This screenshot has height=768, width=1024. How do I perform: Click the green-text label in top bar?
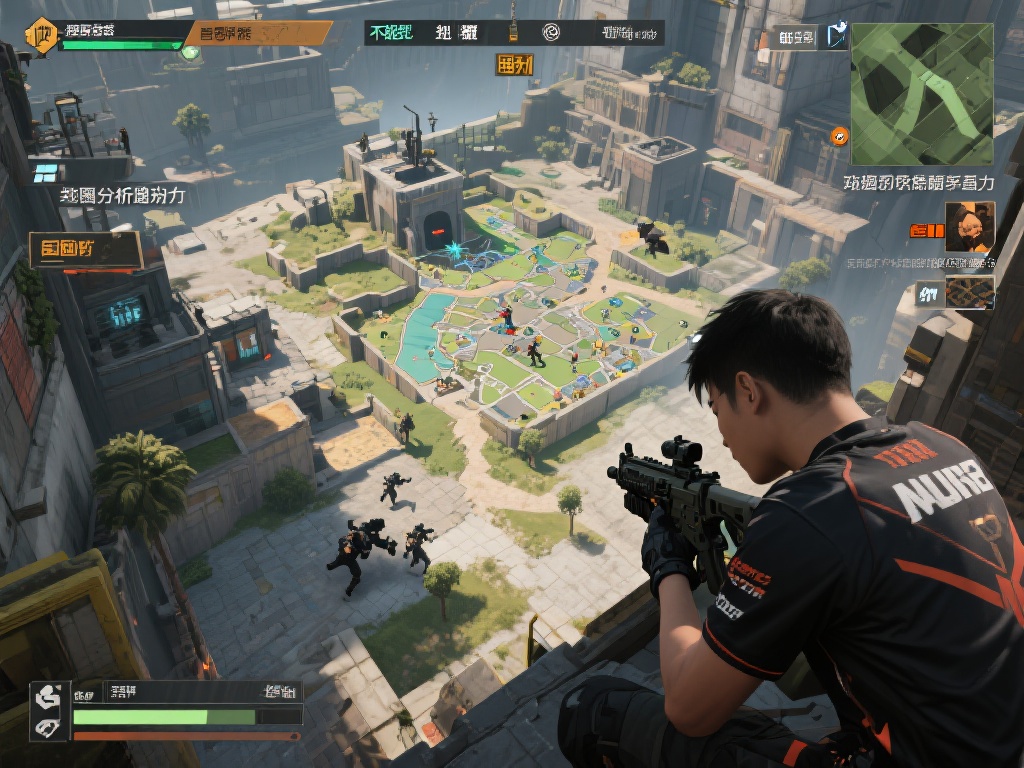pos(391,33)
